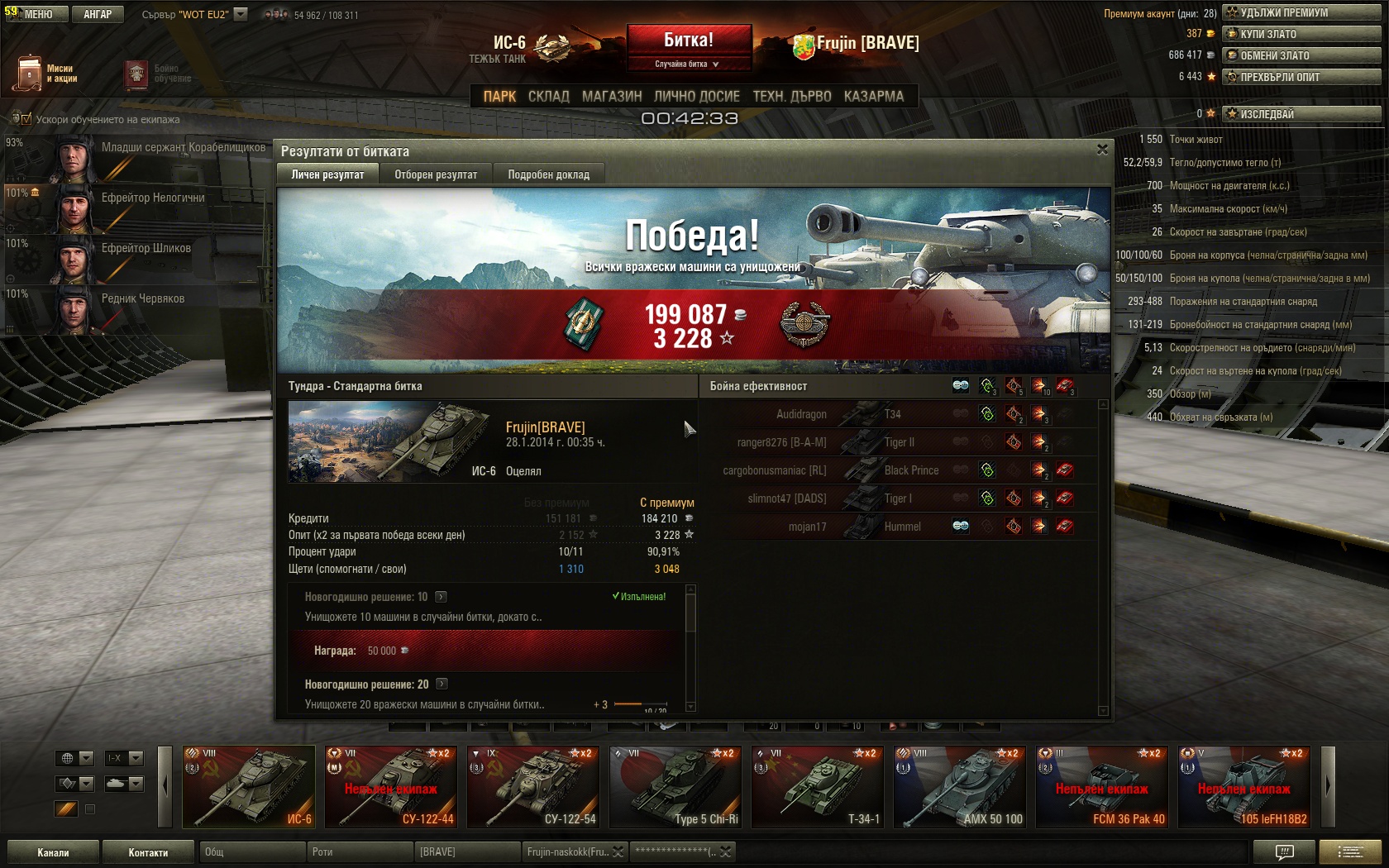Click the КУПИ ЗЛАТО button

1301,34
